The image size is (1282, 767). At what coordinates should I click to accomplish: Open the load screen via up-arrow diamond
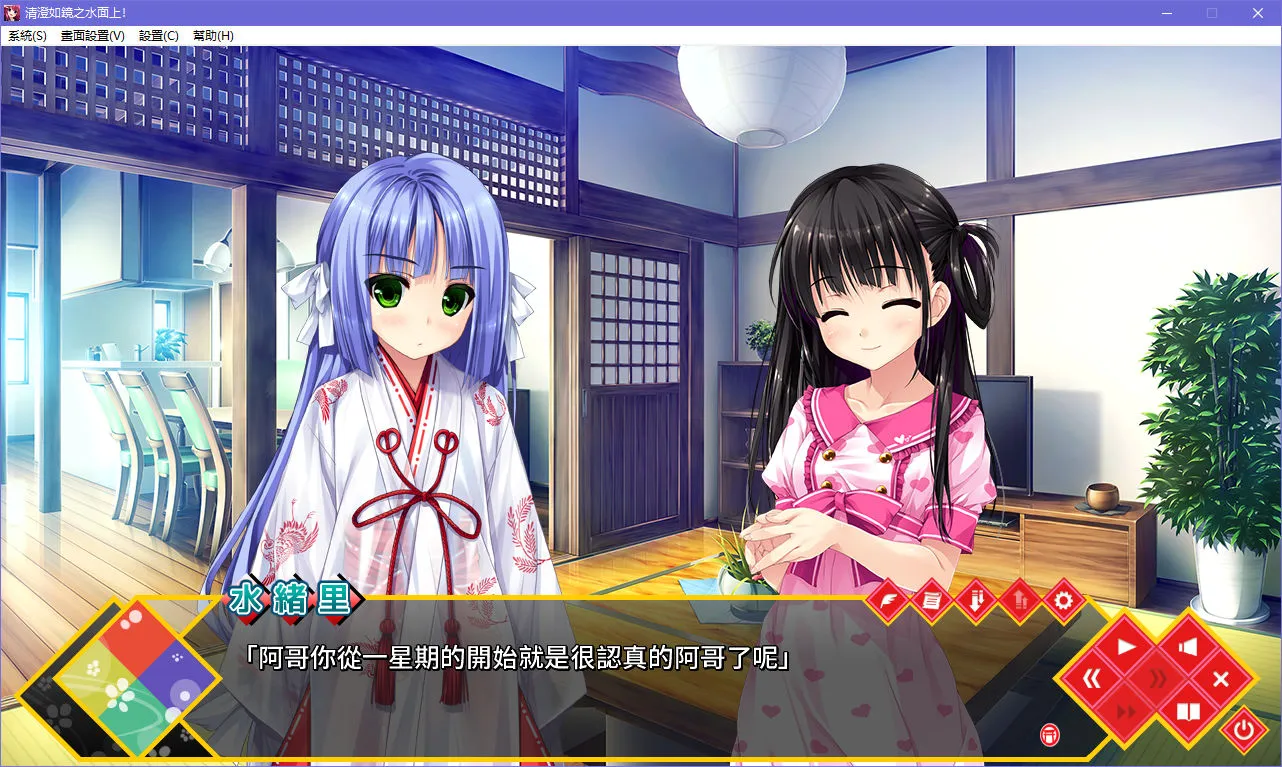click(x=1019, y=599)
